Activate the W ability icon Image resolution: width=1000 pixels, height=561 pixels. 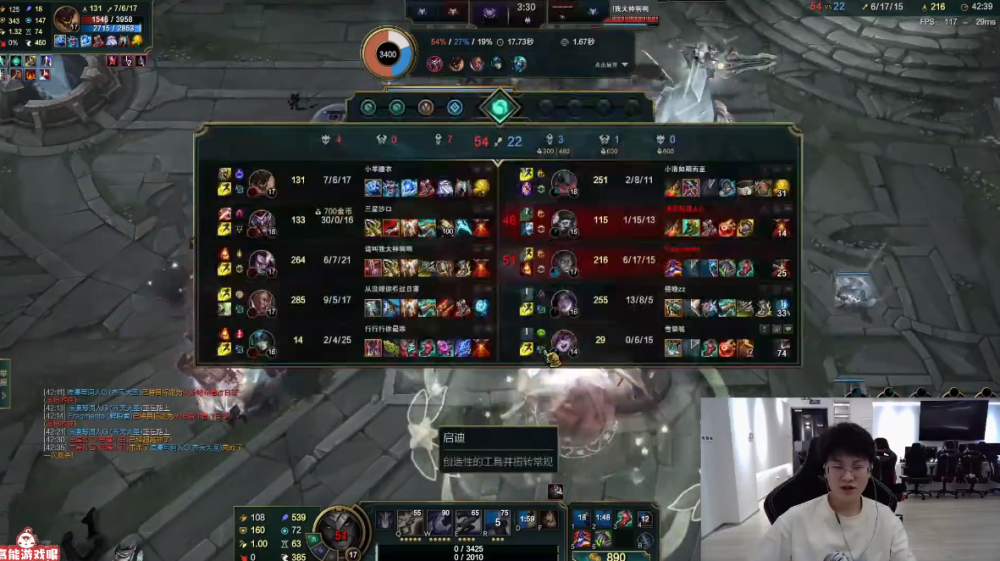coord(439,521)
